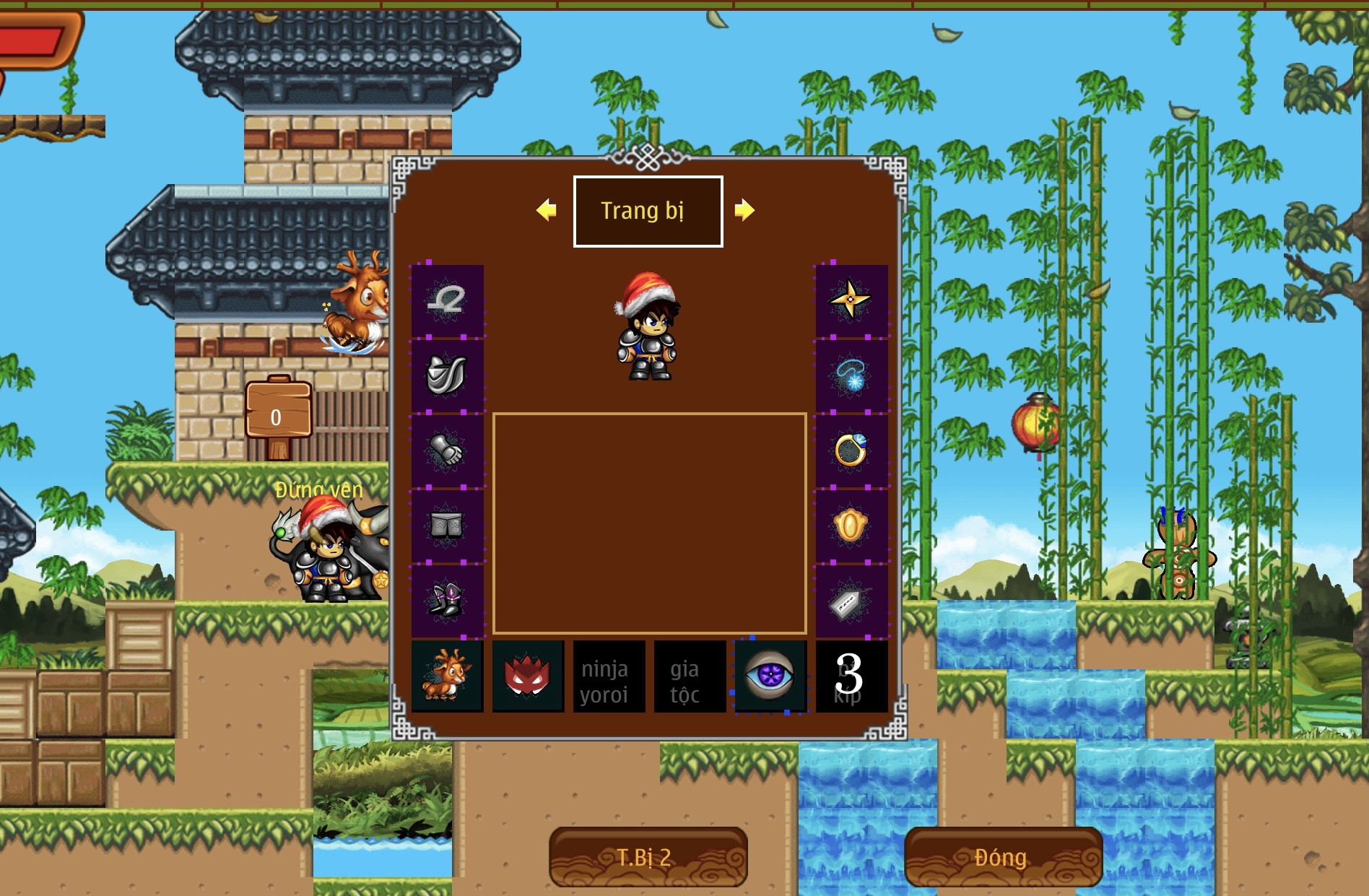Select the headband equipment slot
The width and height of the screenshot is (1369, 896).
(447, 300)
